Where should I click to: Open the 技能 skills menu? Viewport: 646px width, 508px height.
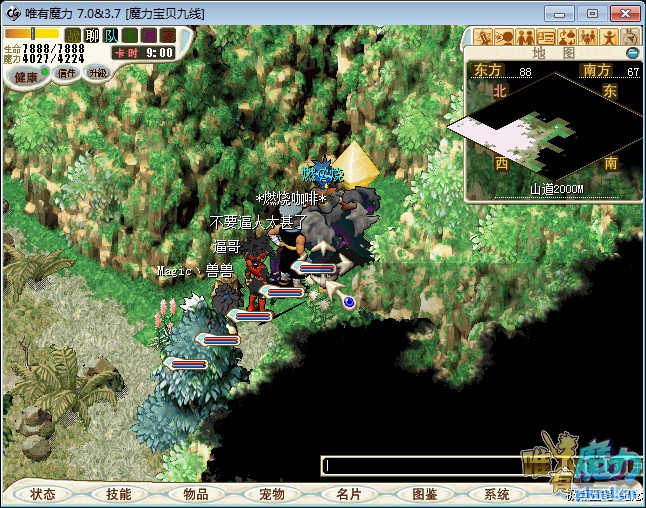click(119, 494)
